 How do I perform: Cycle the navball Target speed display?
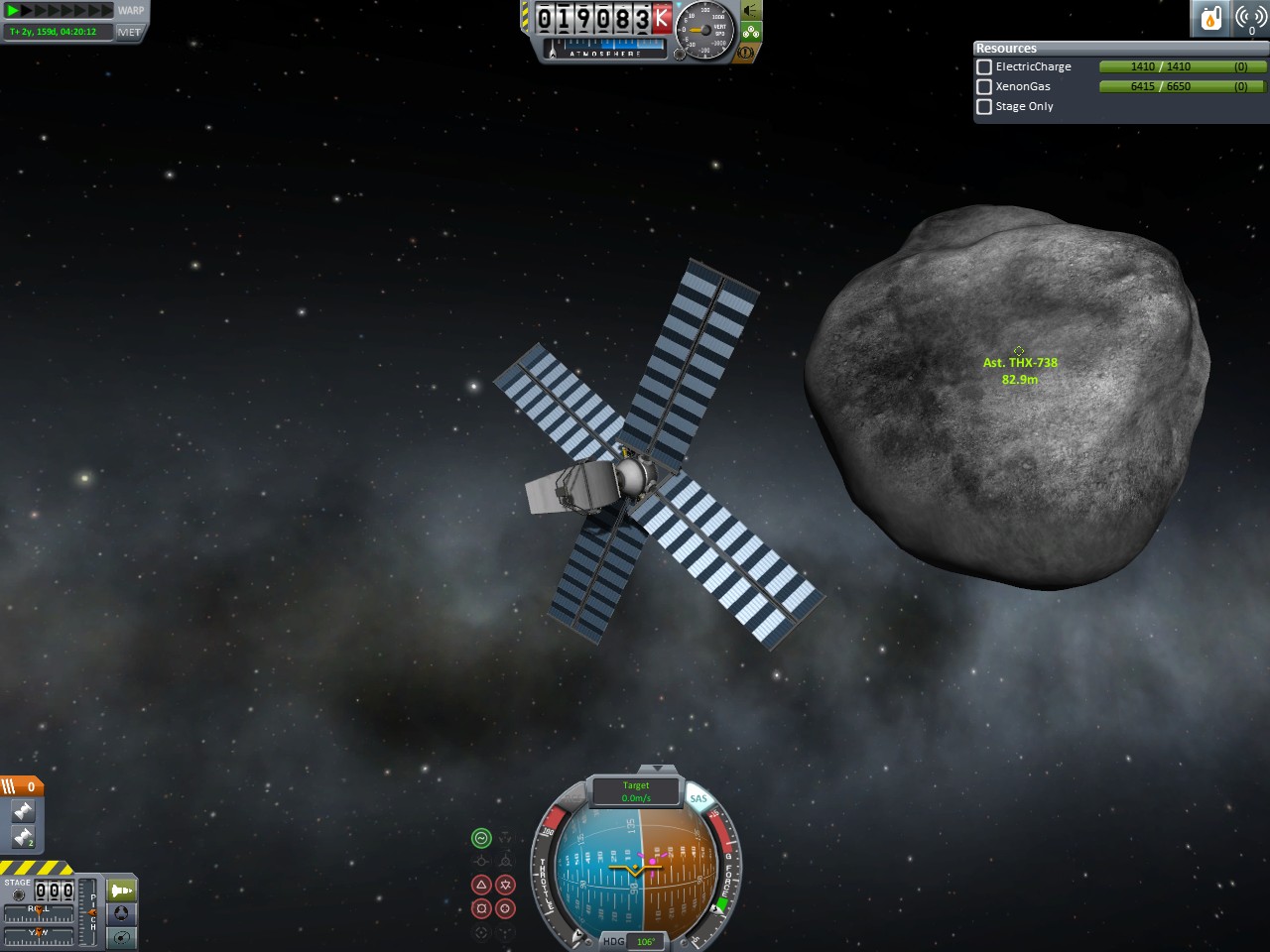pyautogui.click(x=636, y=791)
